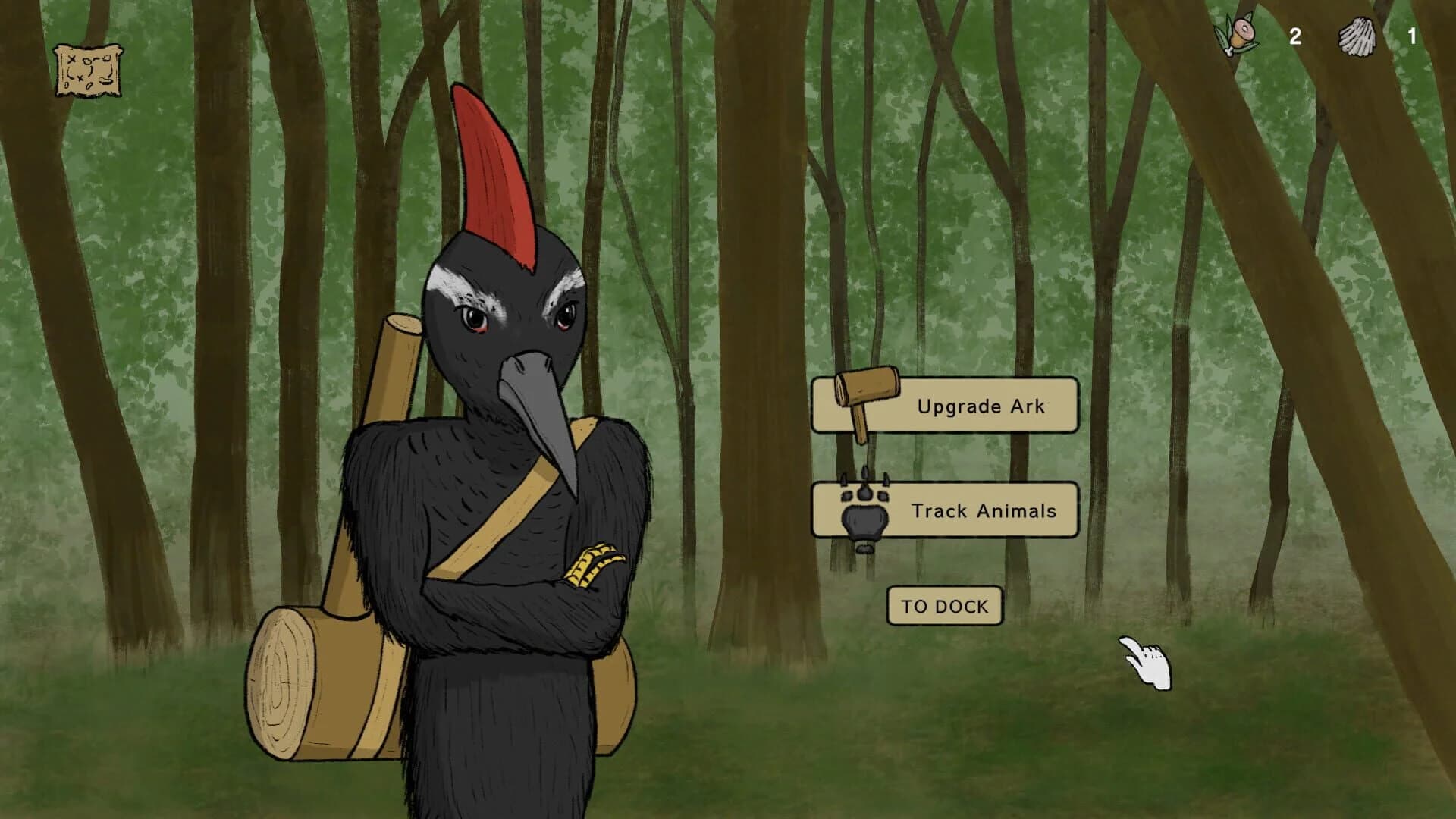1456x819 pixels.
Task: Select the shell resource icon
Action: [1357, 36]
